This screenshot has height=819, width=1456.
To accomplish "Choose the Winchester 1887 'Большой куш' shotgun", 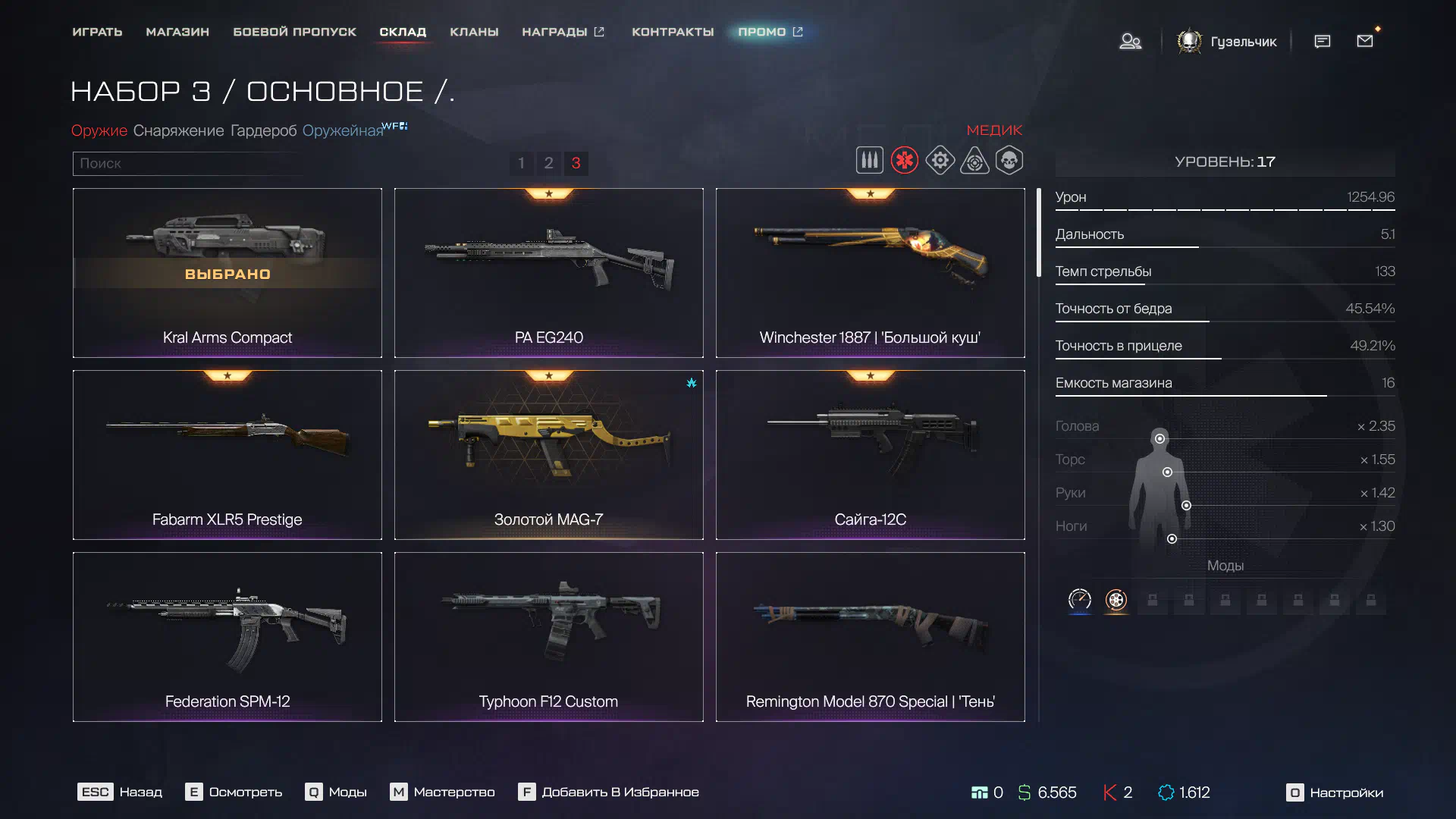I will 870,273.
